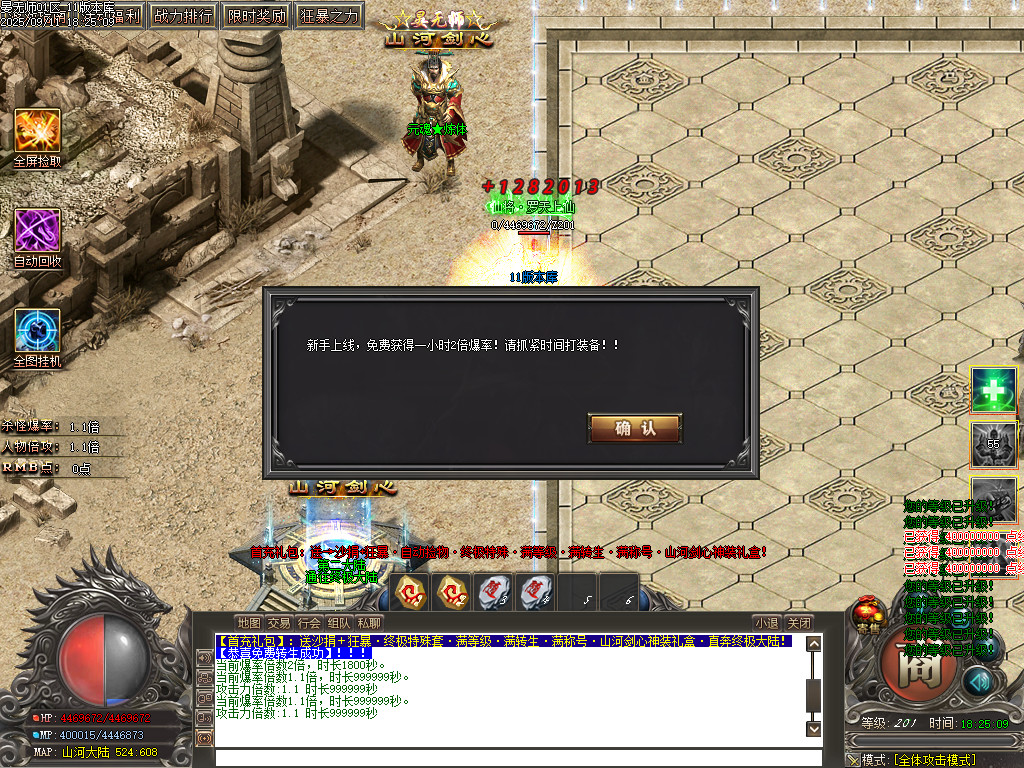Image resolution: width=1024 pixels, height=768 pixels.
Task: Open the 行会 guild tab
Action: tap(309, 622)
